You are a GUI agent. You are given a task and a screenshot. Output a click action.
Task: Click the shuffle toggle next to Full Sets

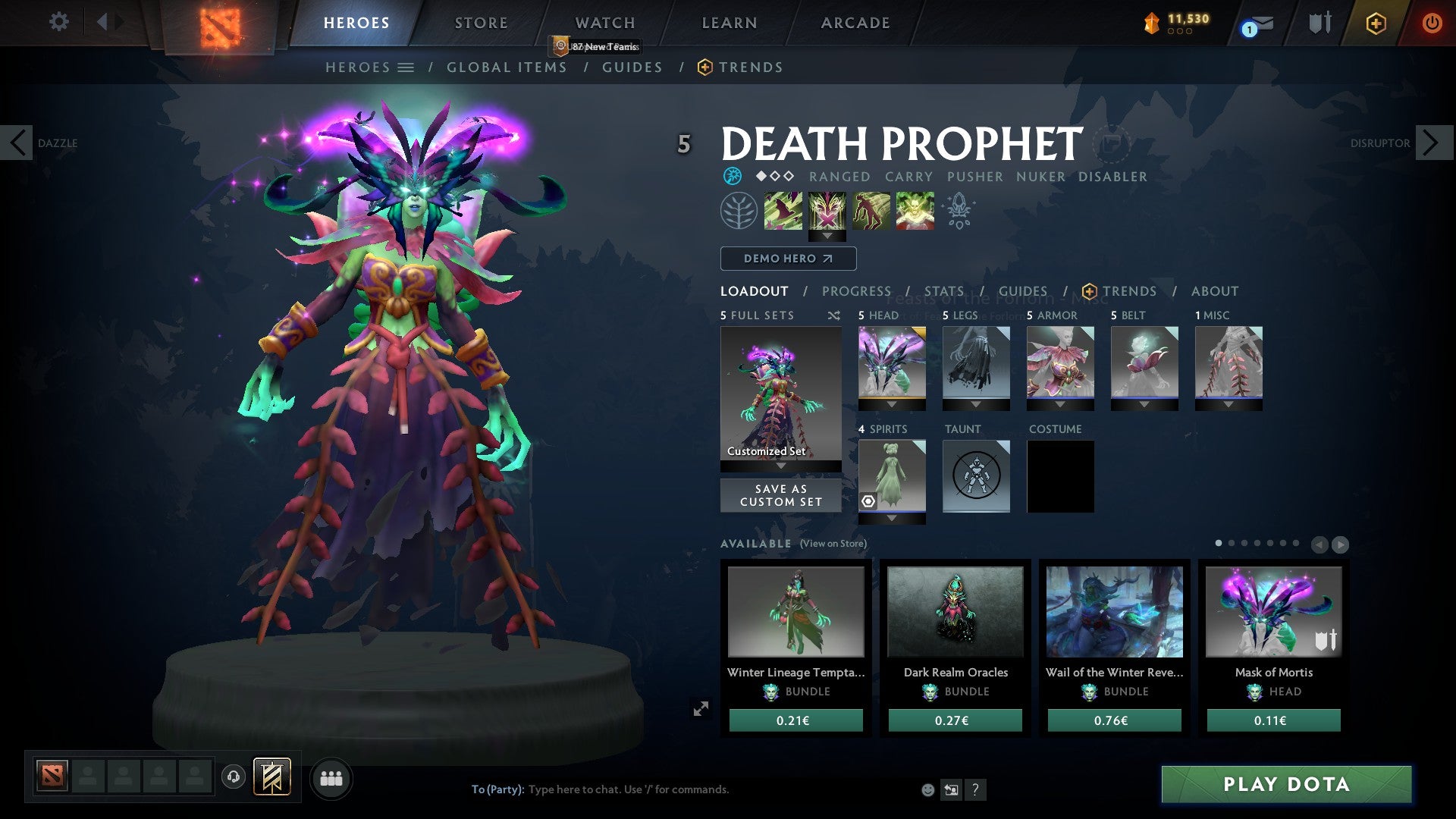[833, 315]
